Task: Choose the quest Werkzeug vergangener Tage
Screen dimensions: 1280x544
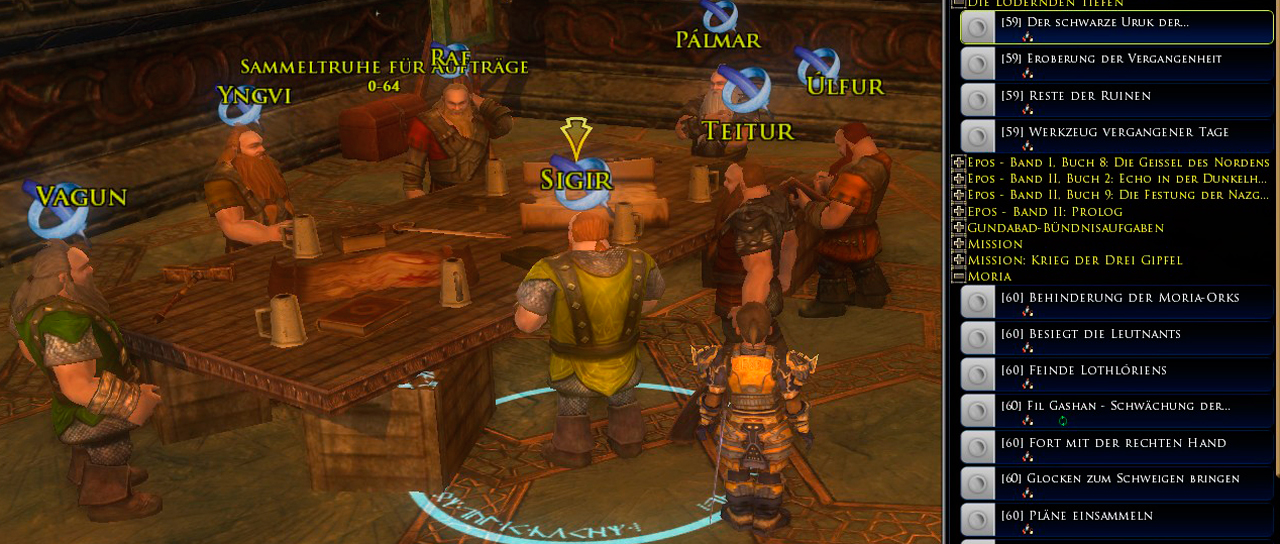Action: [x=1114, y=132]
